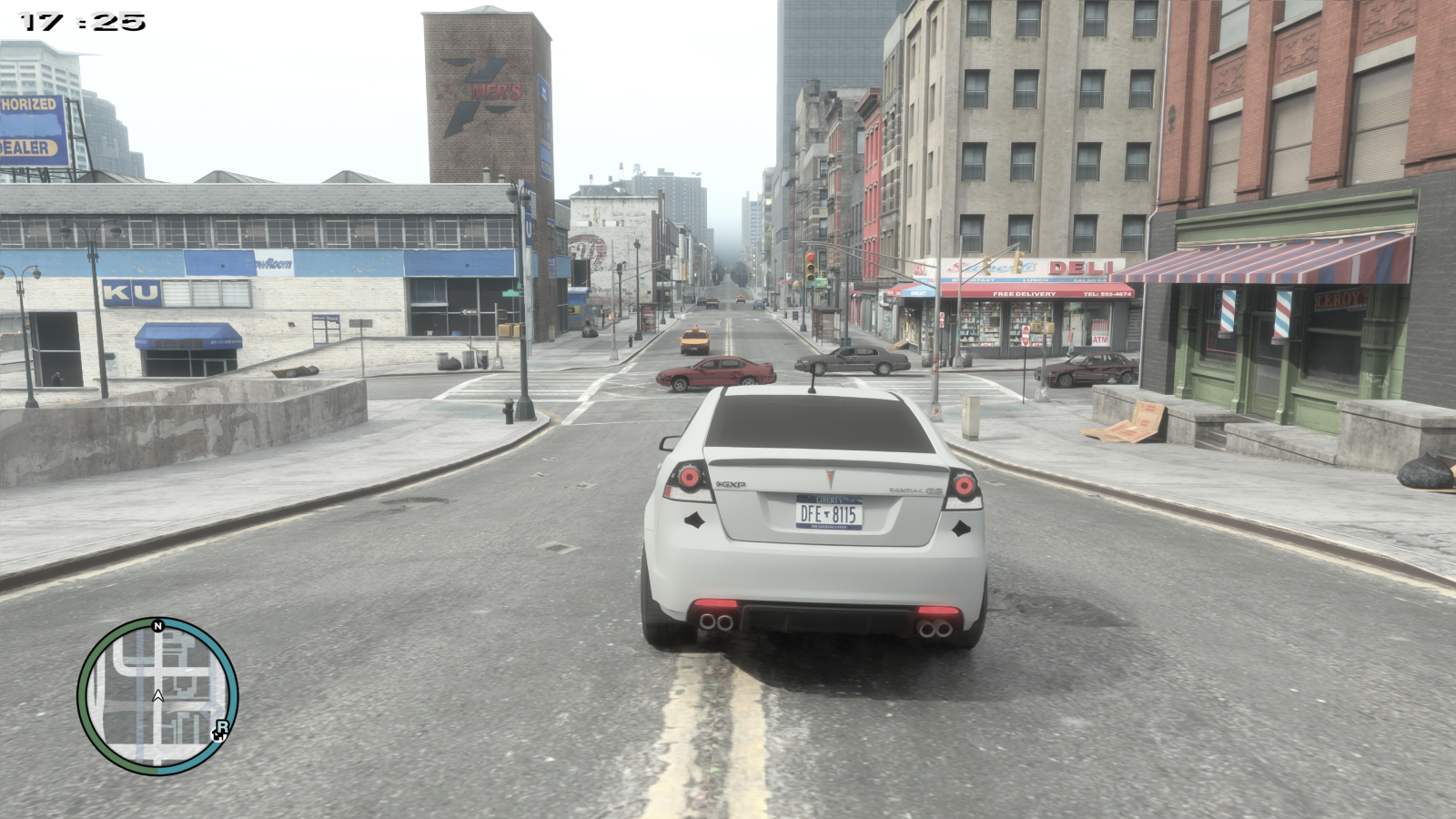Click the ATM sign in the deli window
The height and width of the screenshot is (819, 1456).
coord(1099,339)
